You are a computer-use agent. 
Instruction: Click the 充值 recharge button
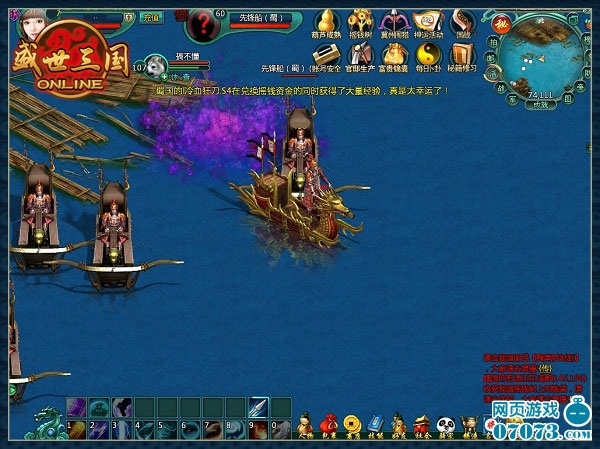pos(152,17)
